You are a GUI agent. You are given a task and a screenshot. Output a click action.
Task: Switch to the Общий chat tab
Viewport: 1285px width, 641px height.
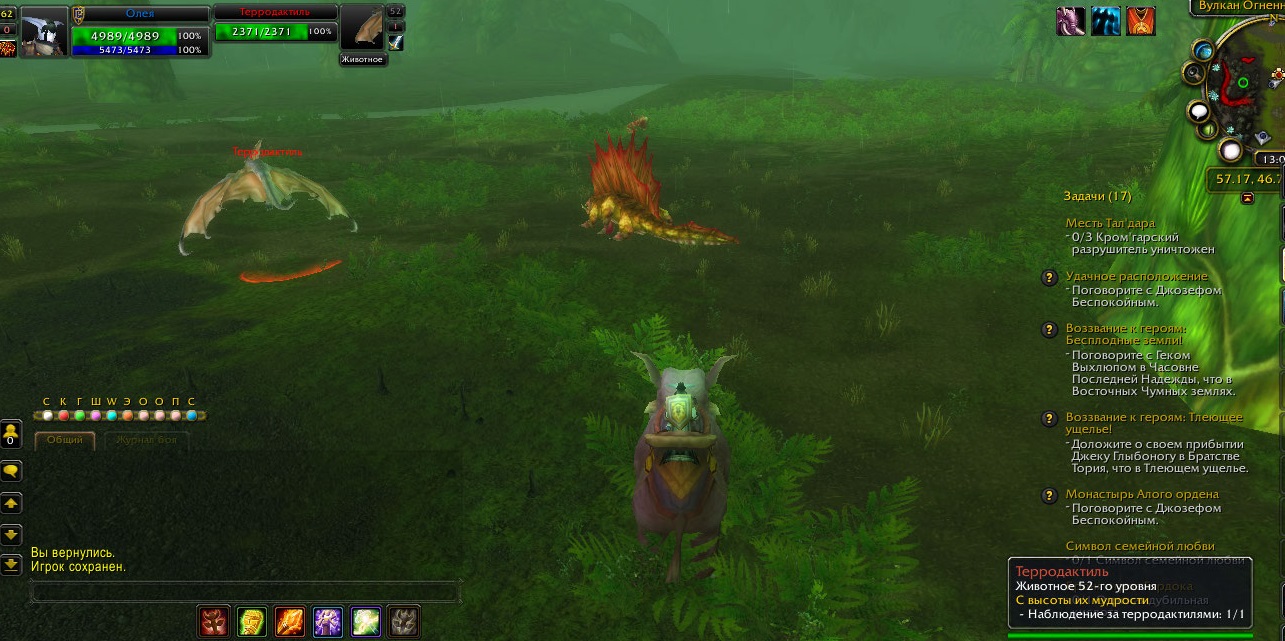click(x=65, y=440)
